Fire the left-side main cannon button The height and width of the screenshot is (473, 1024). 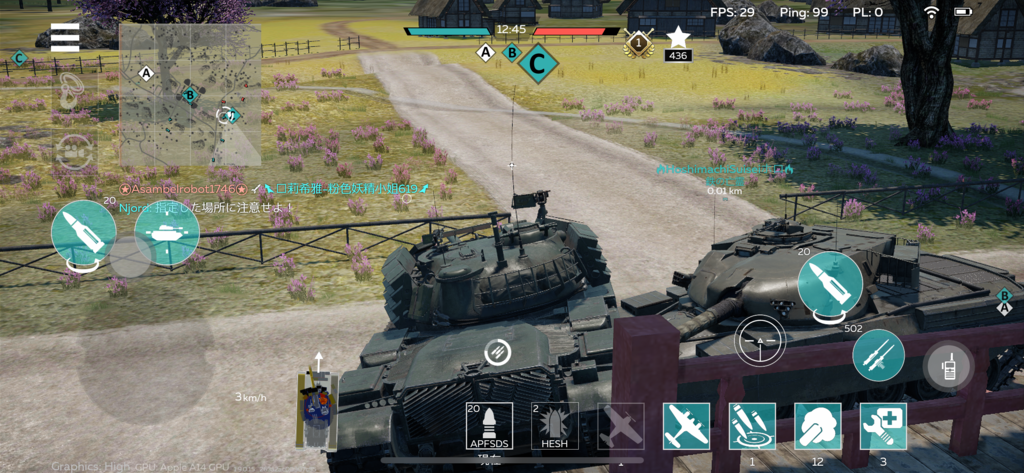click(x=83, y=234)
